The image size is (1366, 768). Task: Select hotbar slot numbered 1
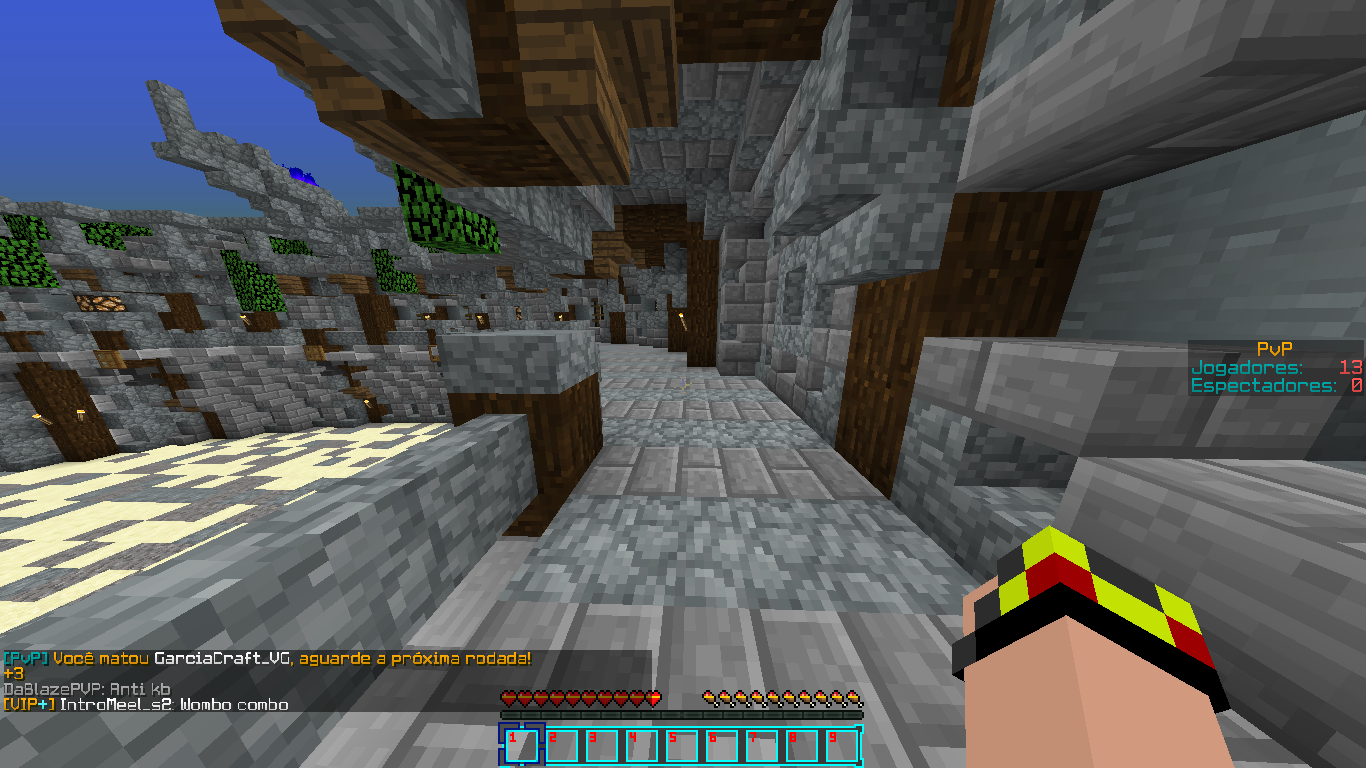[521, 746]
